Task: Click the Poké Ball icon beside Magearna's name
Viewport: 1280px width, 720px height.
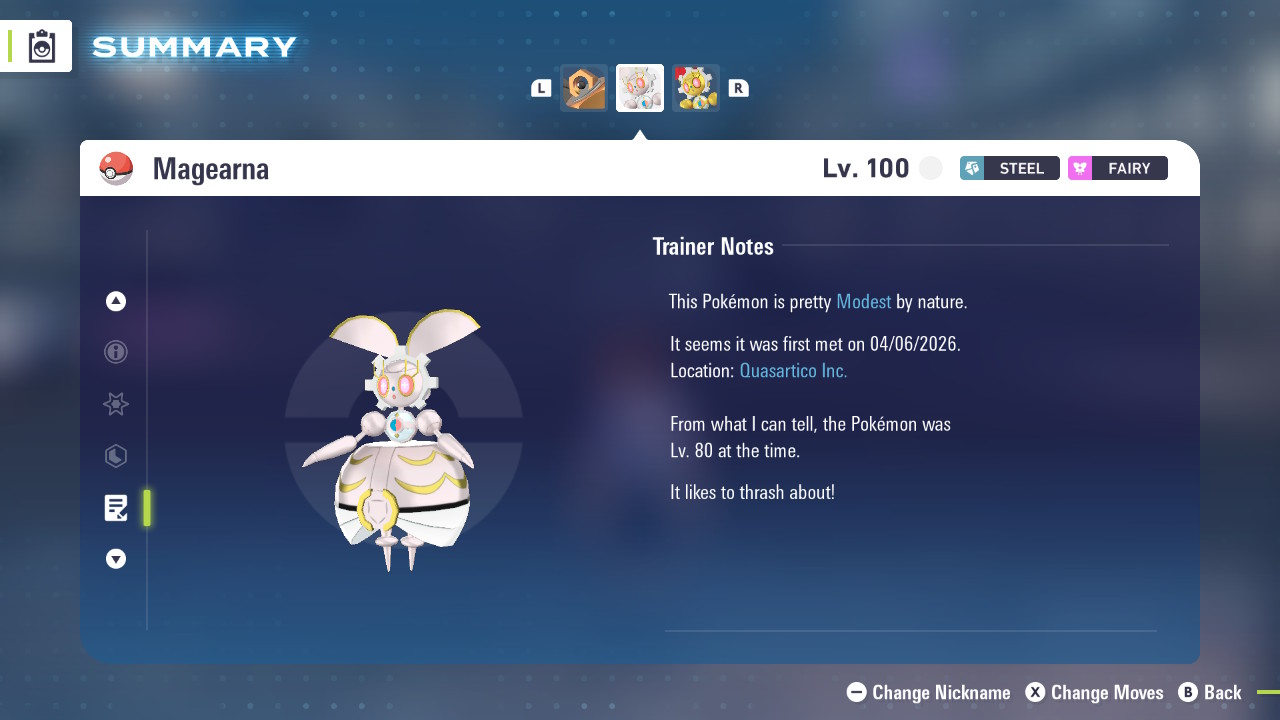Action: (116, 168)
